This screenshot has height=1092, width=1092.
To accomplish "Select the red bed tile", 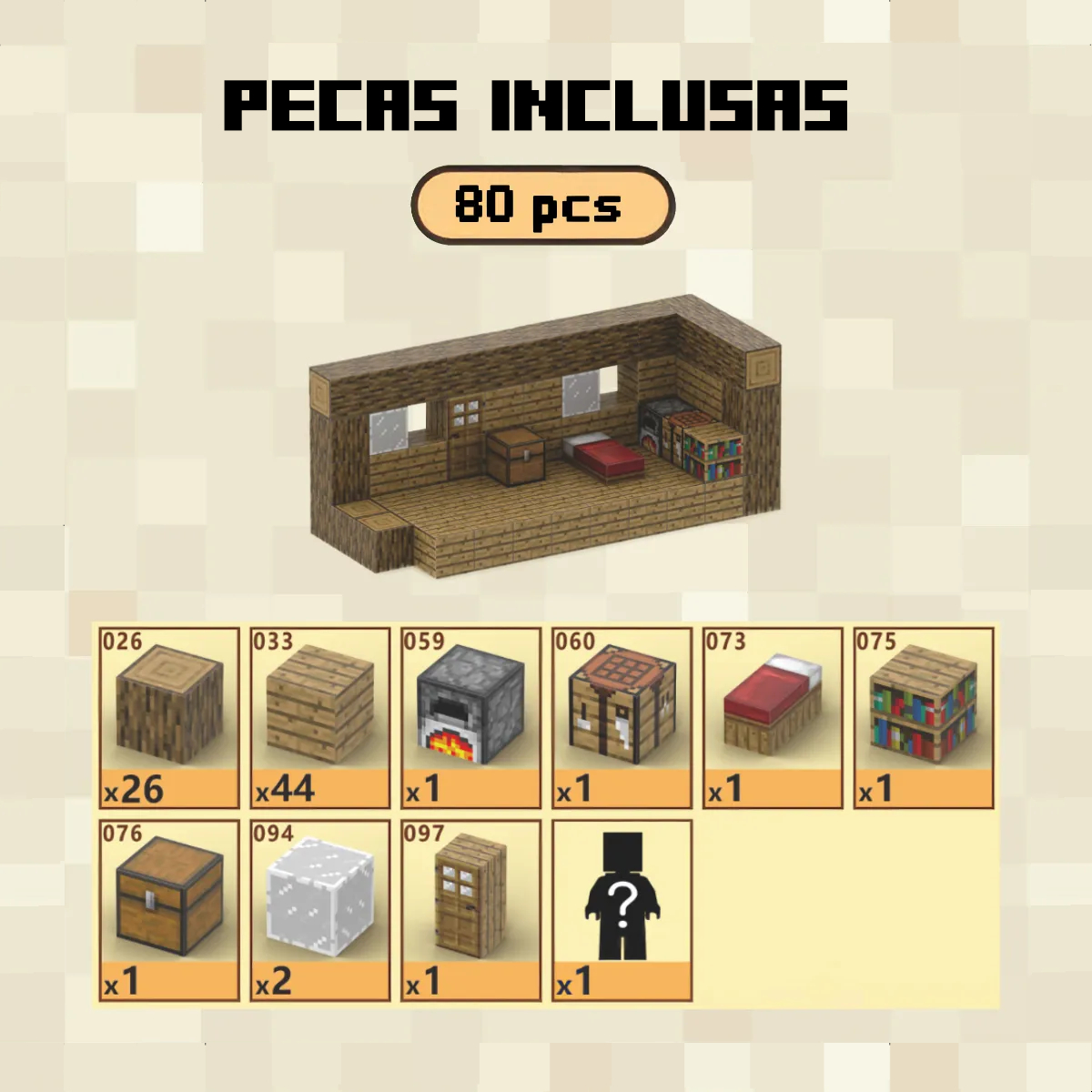I will click(x=773, y=717).
